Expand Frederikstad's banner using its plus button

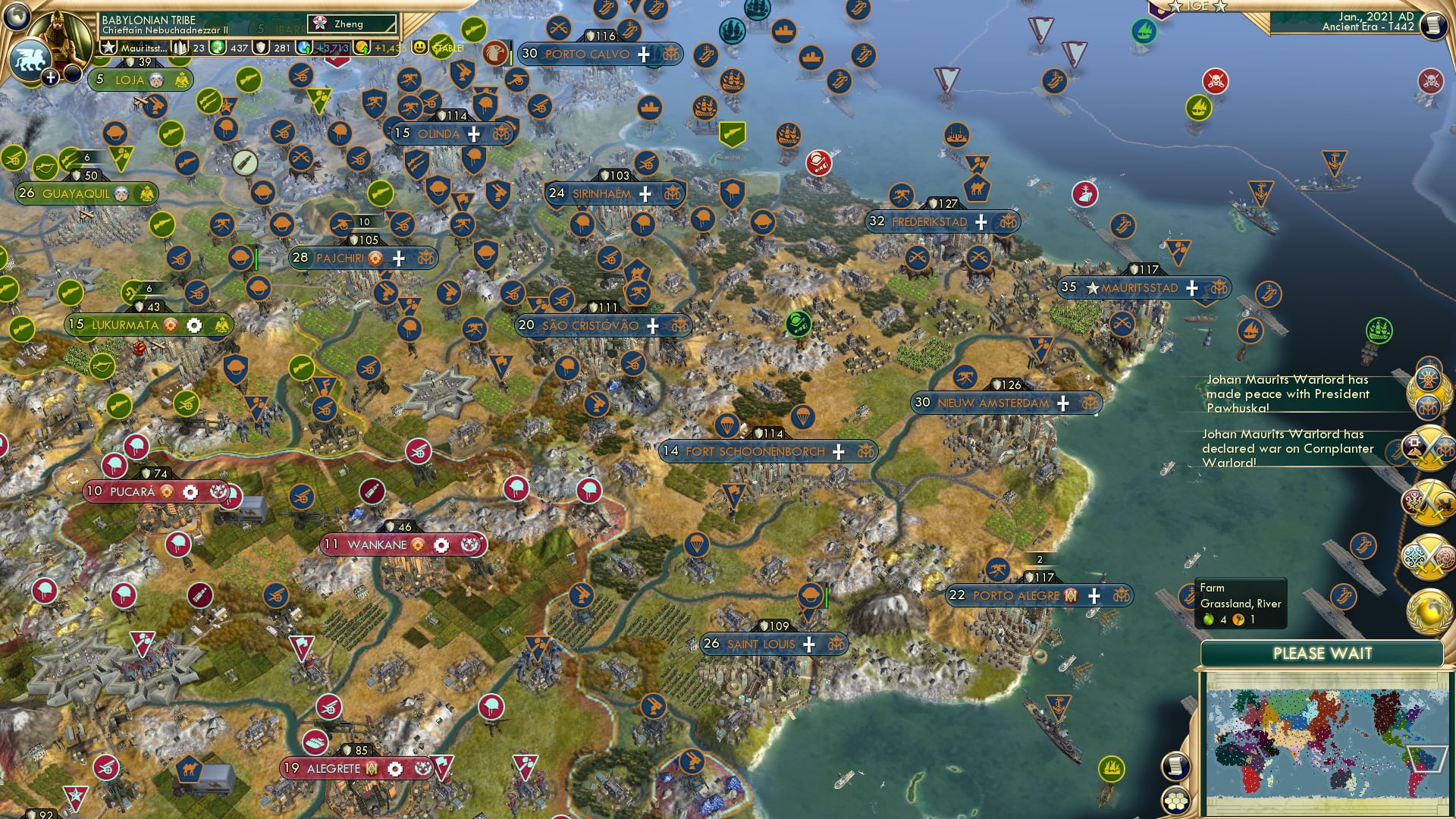coord(979,221)
